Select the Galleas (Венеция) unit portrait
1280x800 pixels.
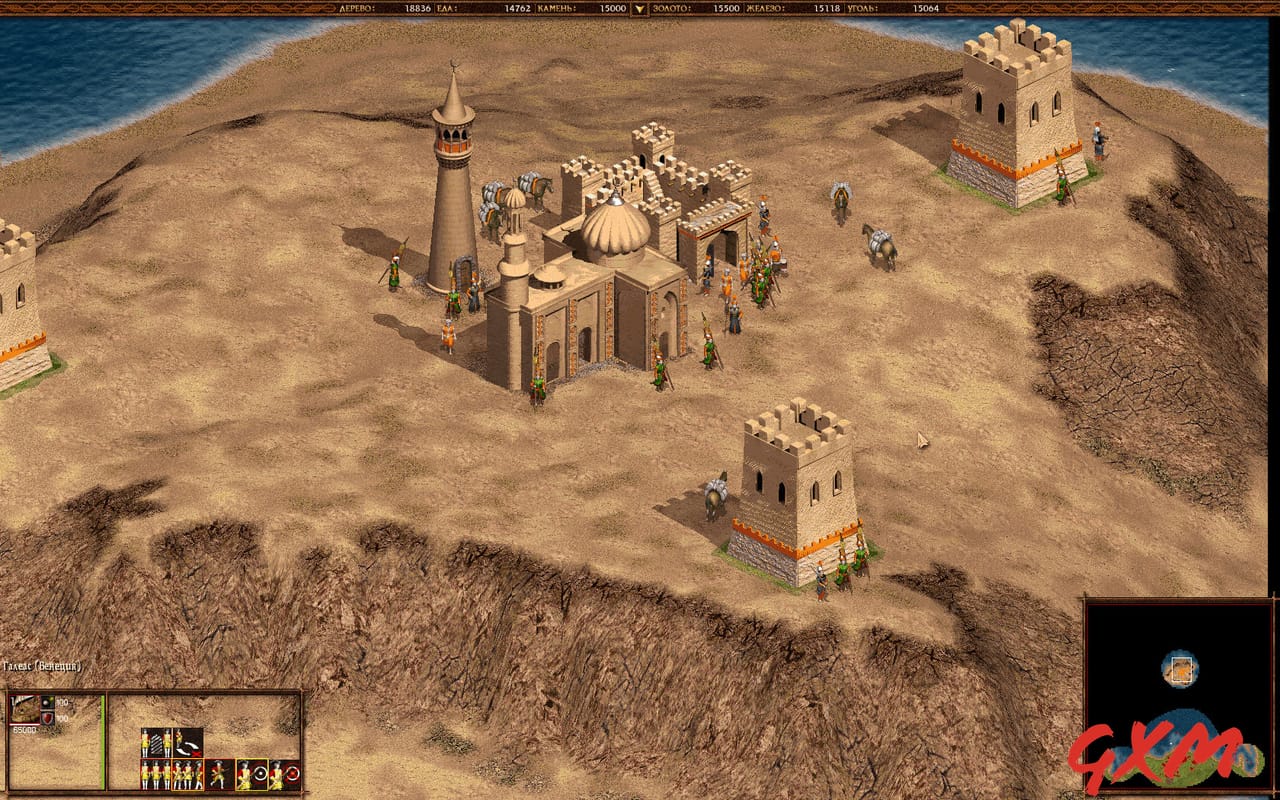[25, 710]
